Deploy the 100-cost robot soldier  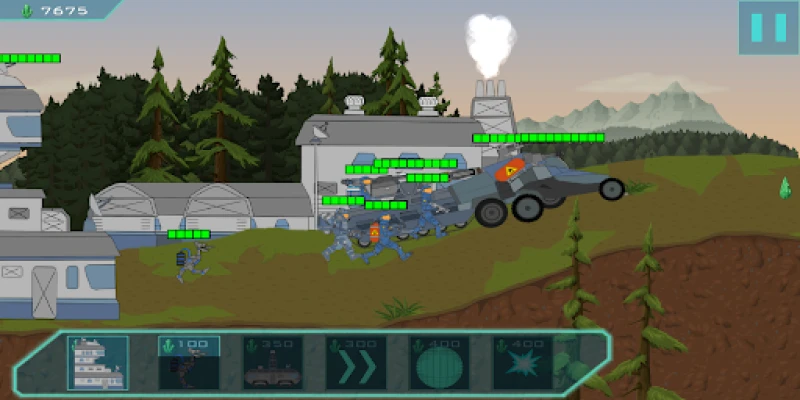pos(189,362)
